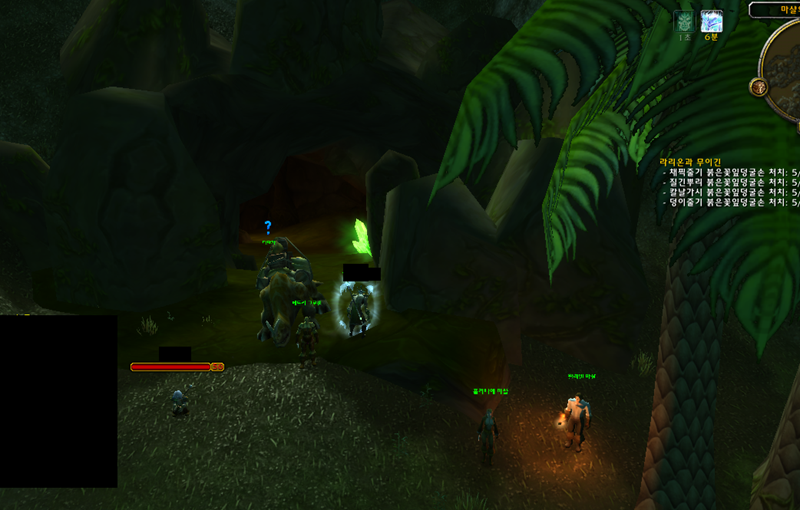Click the red target health bar
Viewport: 800px width, 510px height.
(171, 367)
